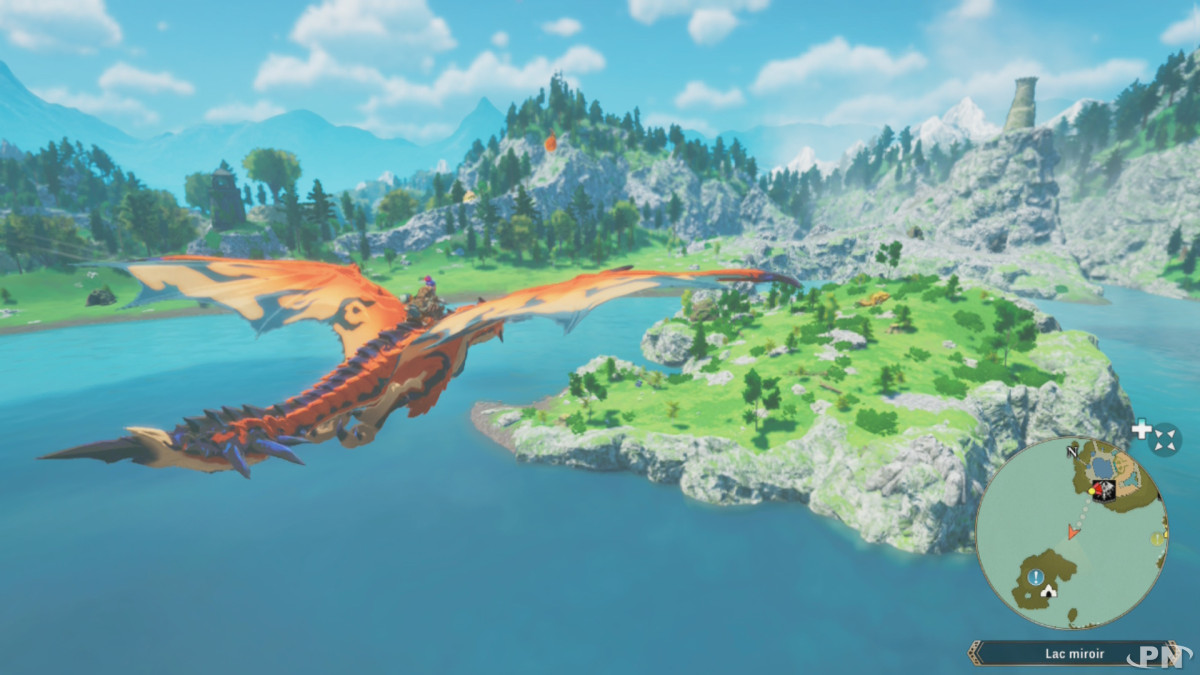Select the blue exclamation quest marker
Image resolution: width=1200 pixels, height=675 pixels.
1036,577
